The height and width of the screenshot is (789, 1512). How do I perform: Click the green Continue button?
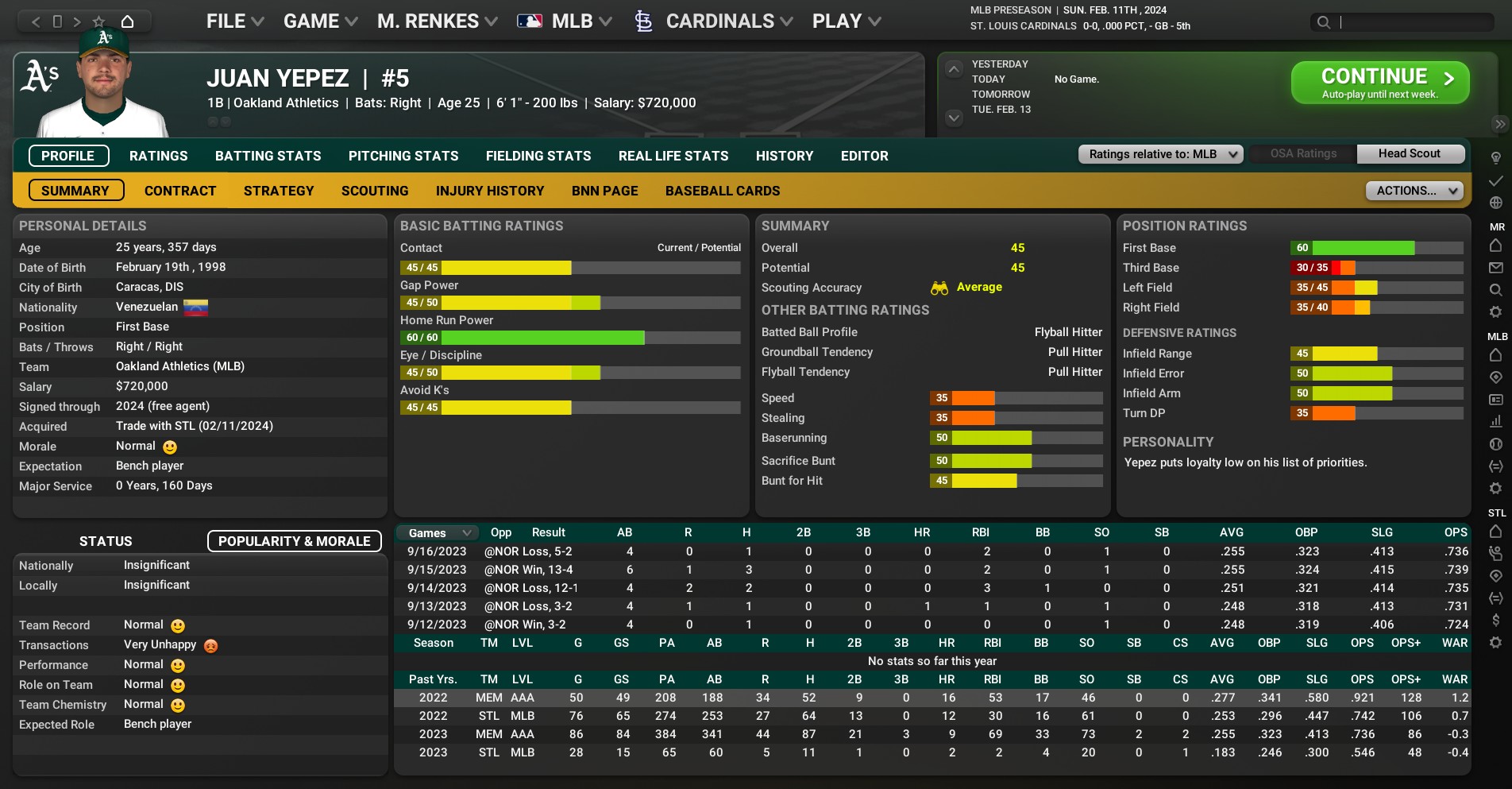click(1379, 83)
